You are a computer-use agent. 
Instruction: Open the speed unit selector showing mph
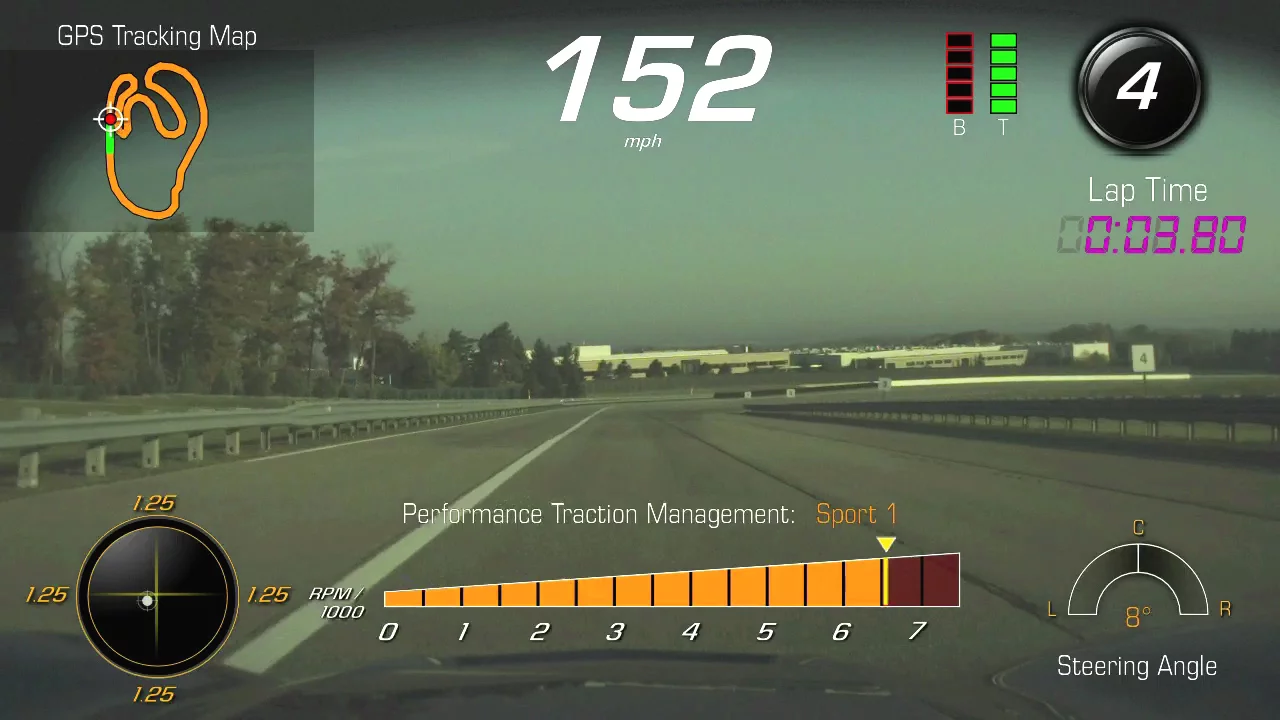click(x=642, y=141)
